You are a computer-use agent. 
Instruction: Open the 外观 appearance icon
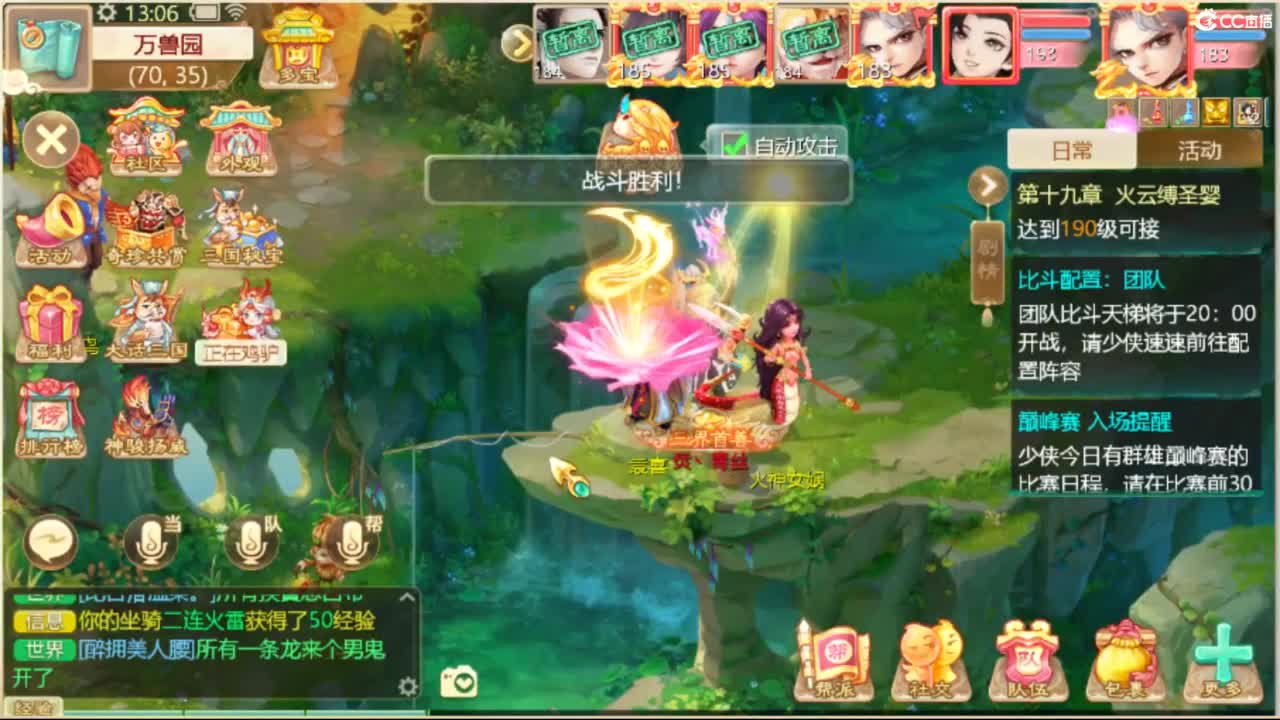[238, 135]
